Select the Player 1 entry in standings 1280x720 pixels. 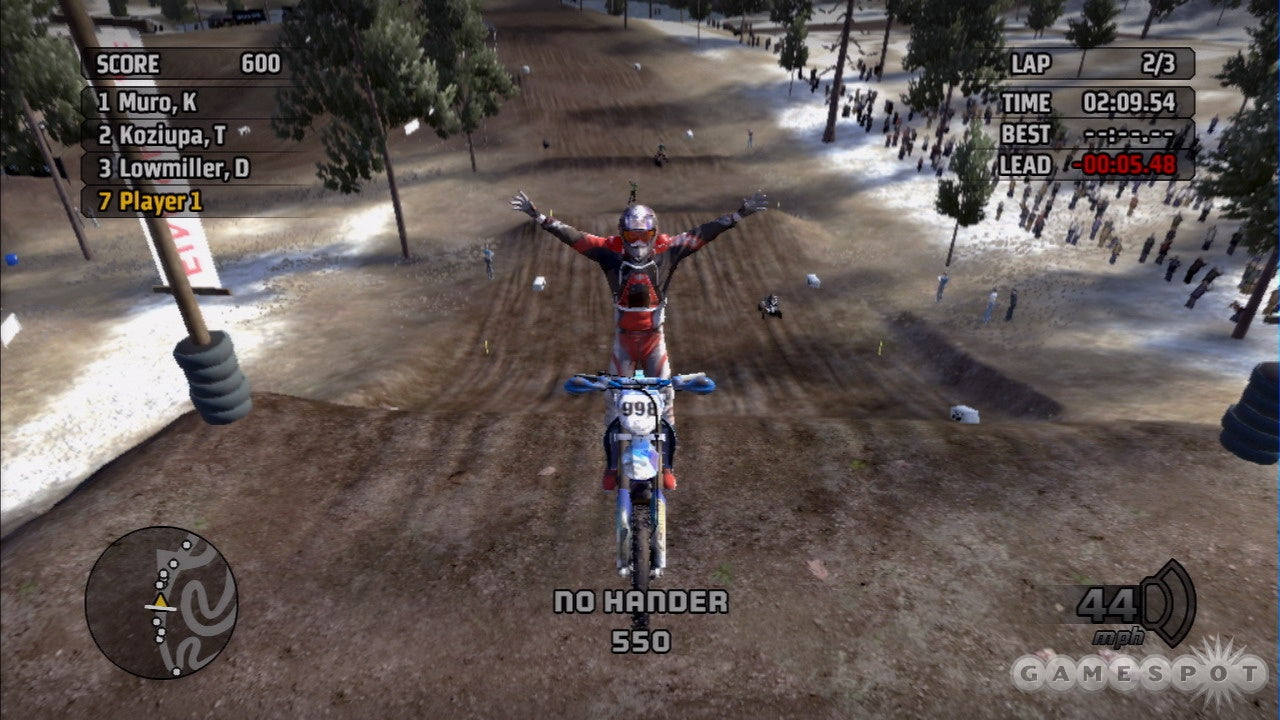(150, 199)
